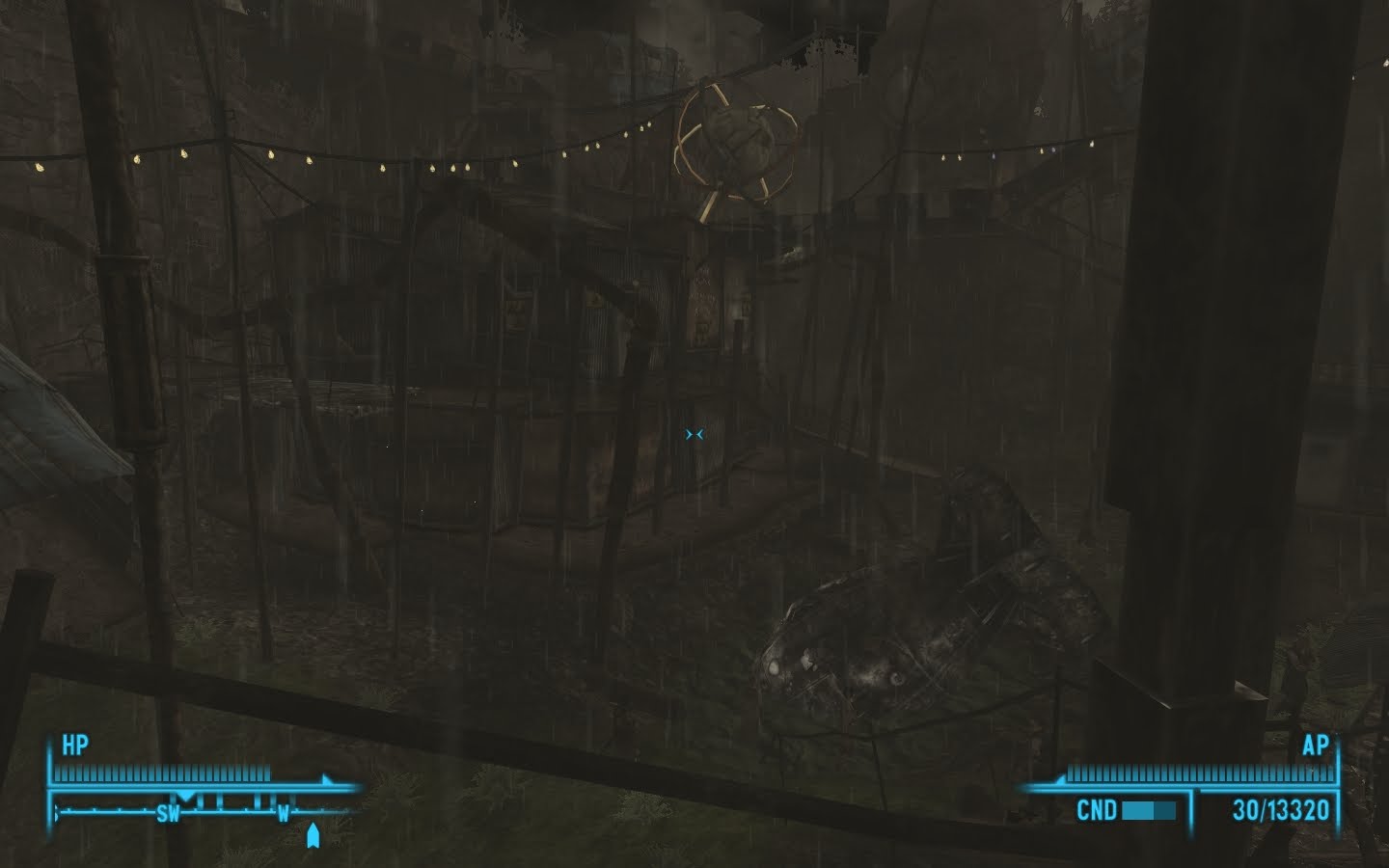Click the W direction marker on the compass
Image resolution: width=1389 pixels, height=868 pixels.
tap(285, 813)
